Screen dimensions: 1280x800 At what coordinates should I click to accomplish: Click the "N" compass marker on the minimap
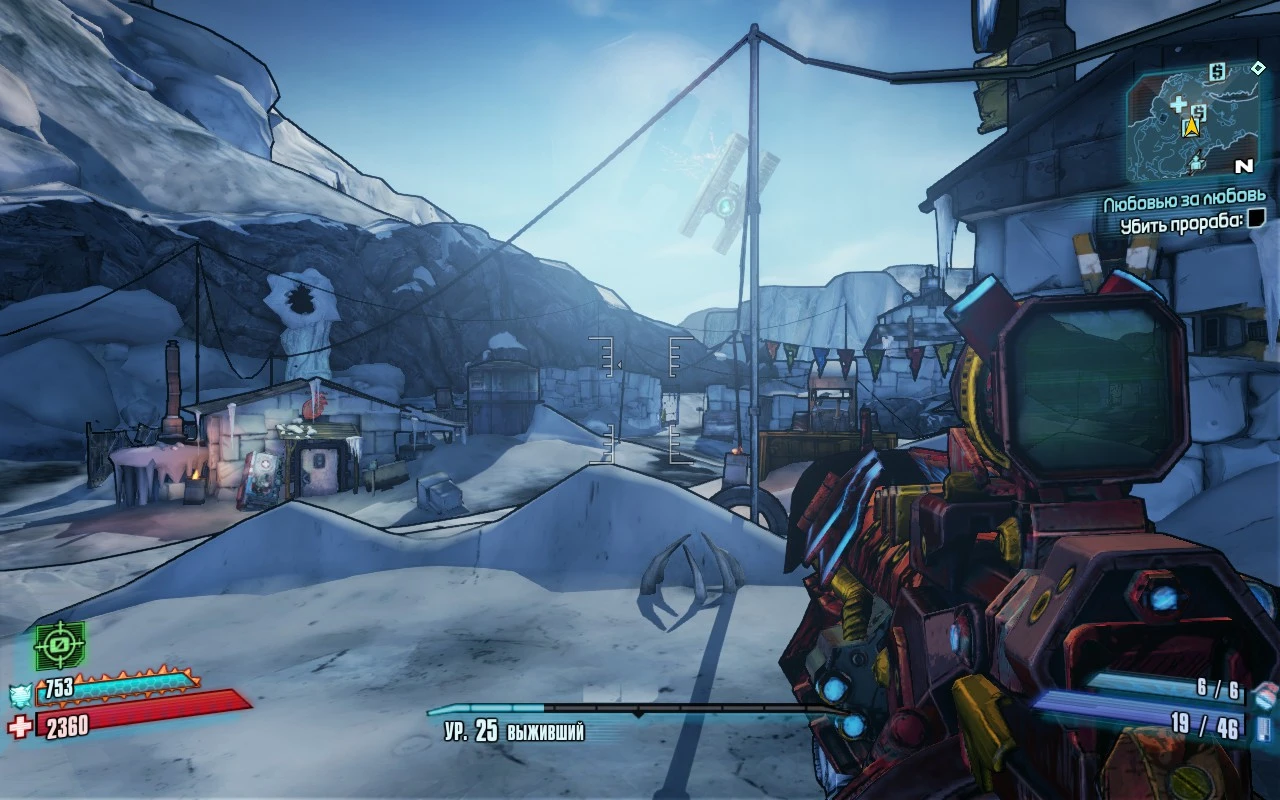click(x=1245, y=165)
